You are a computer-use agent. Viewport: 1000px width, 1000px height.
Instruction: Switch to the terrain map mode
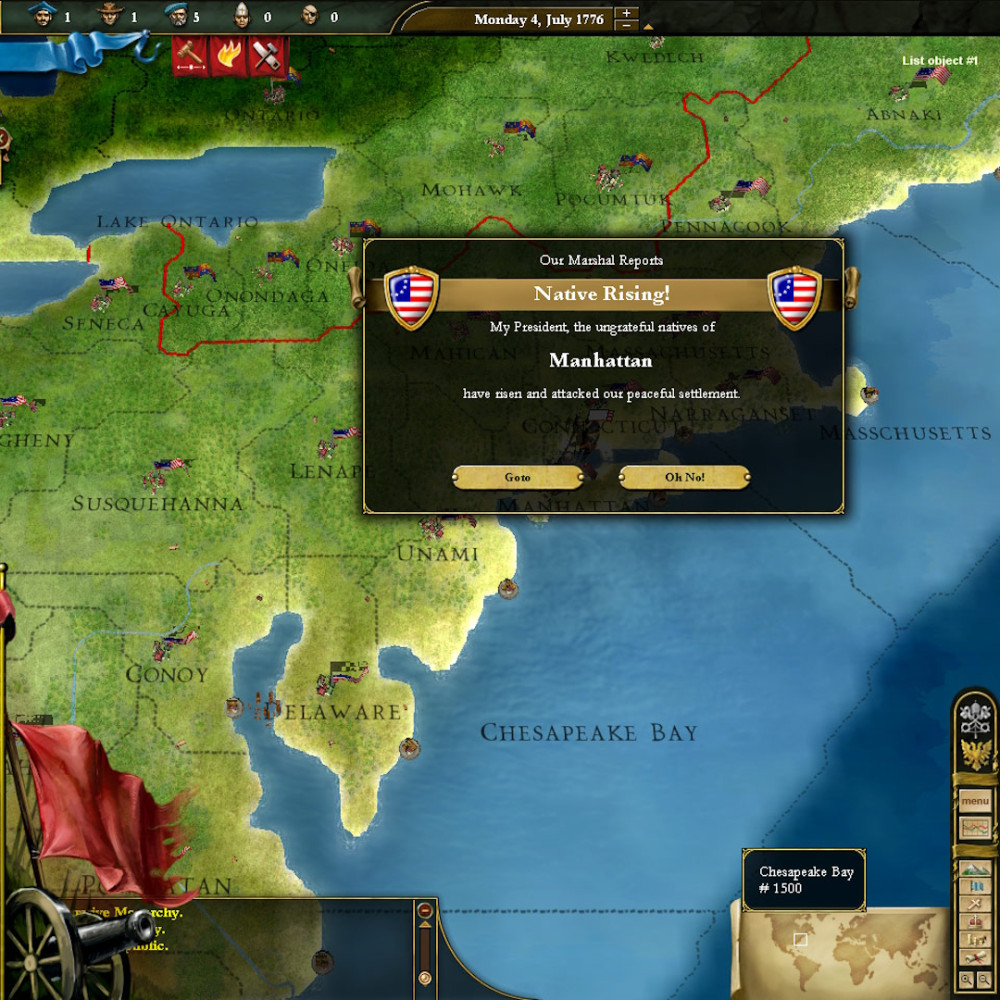point(974,869)
